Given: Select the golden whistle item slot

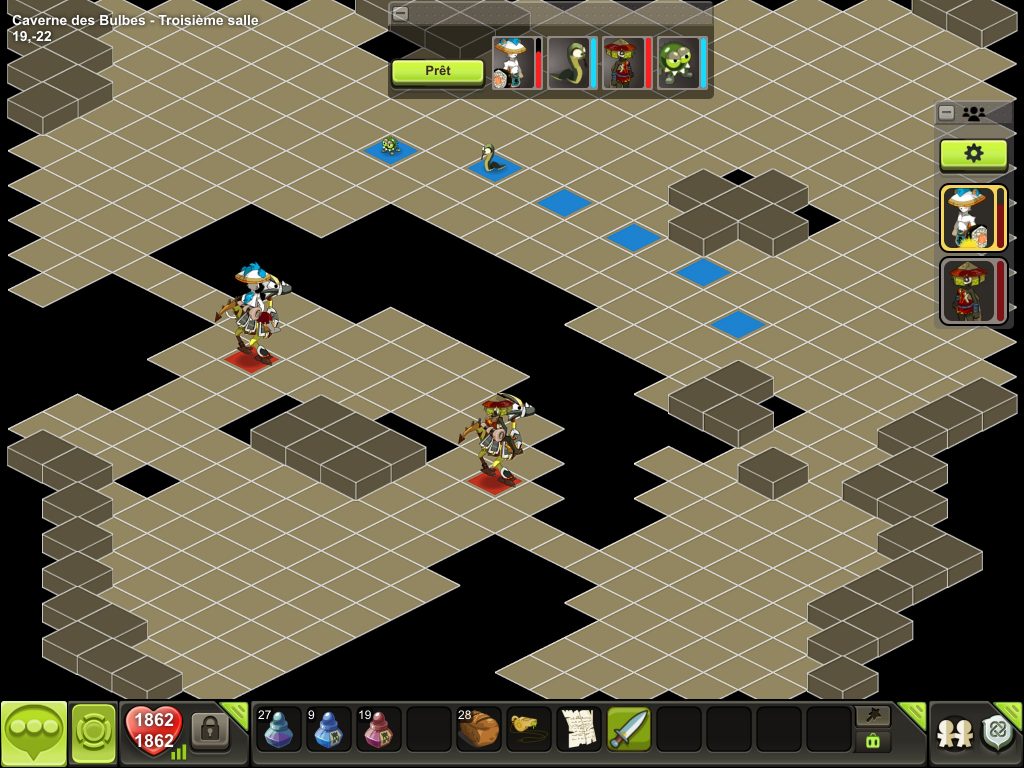Looking at the screenshot, I should point(529,730).
